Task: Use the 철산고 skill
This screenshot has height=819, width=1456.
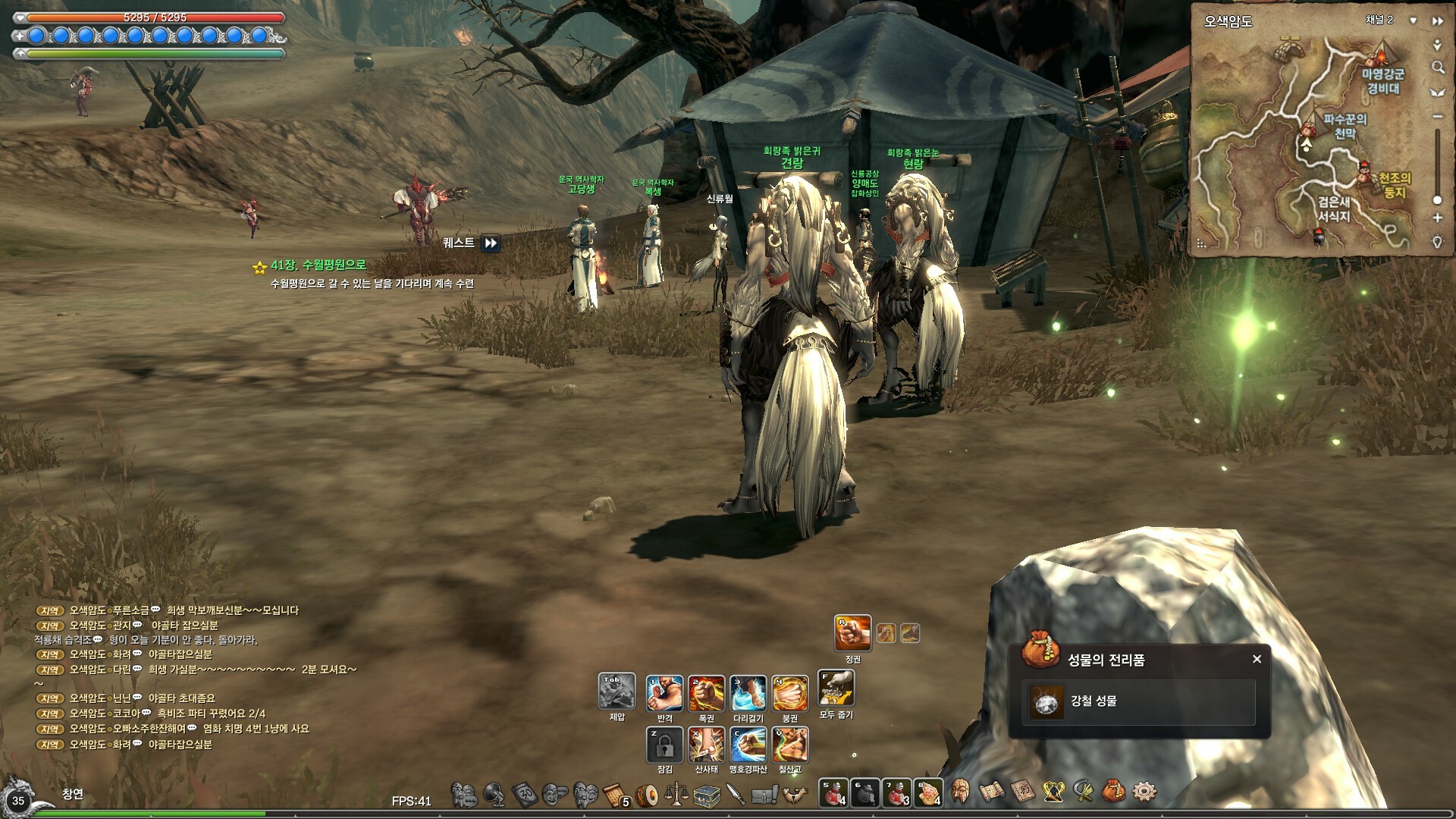Action: 789,745
